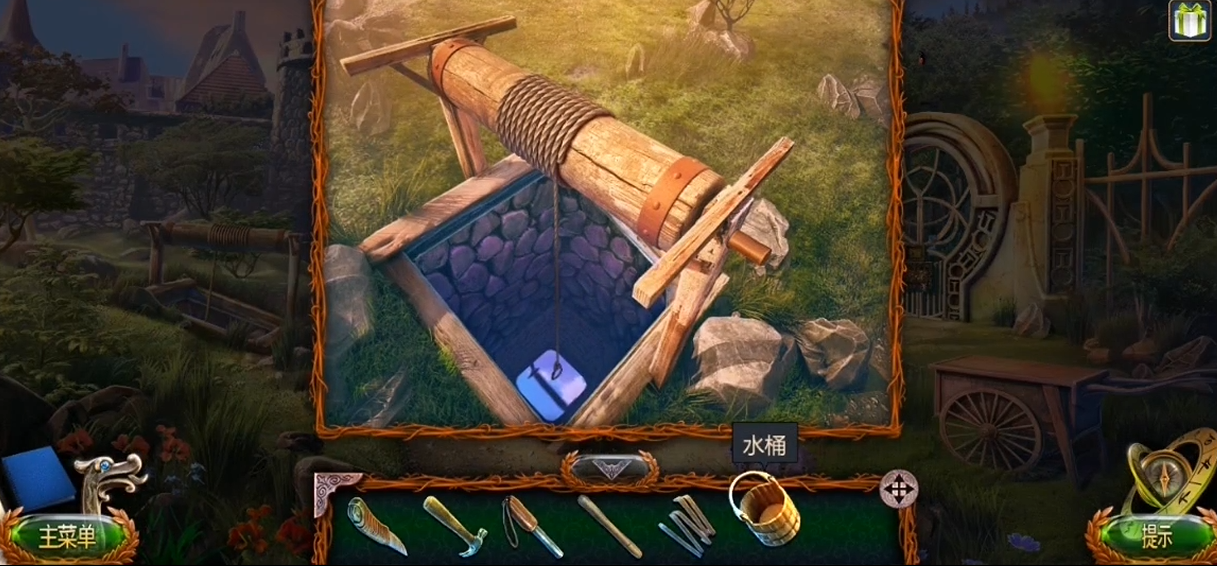Click the four-arrow move icon
Image resolution: width=1217 pixels, height=566 pixels.
[898, 489]
